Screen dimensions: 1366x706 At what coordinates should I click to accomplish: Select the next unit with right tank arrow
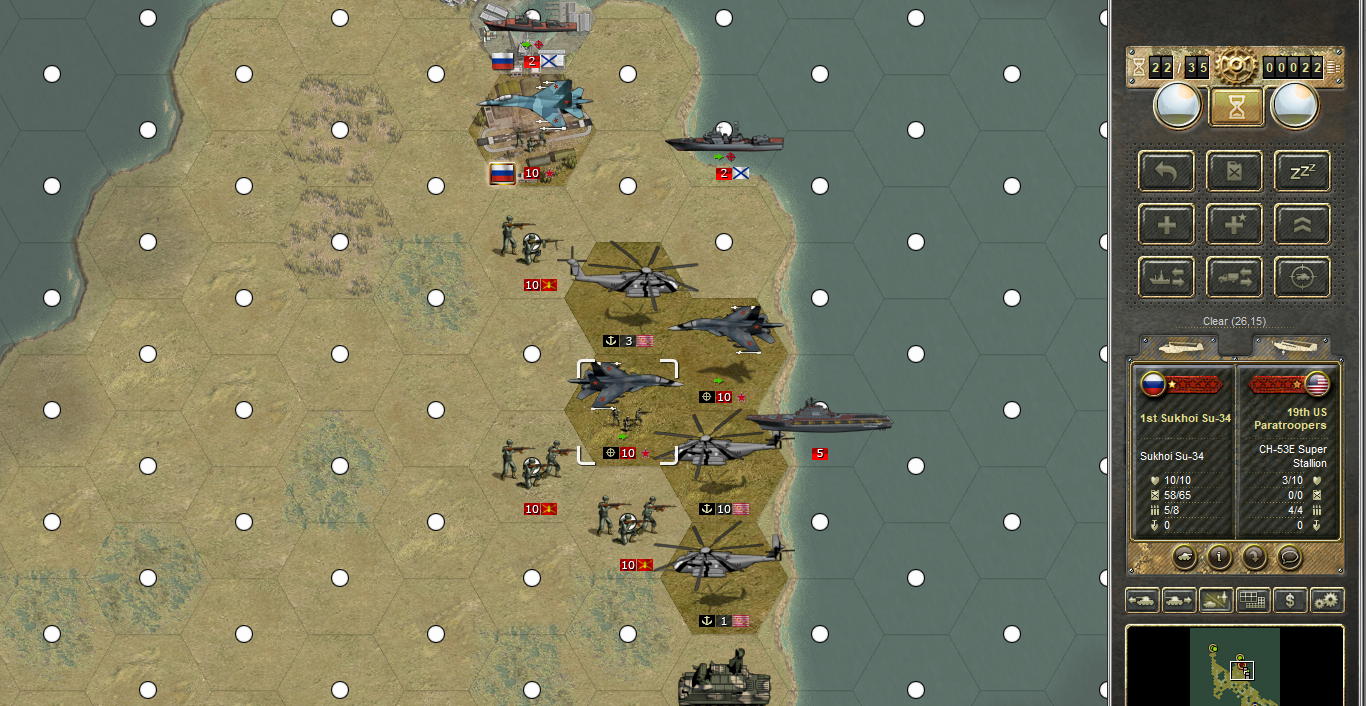[1179, 600]
